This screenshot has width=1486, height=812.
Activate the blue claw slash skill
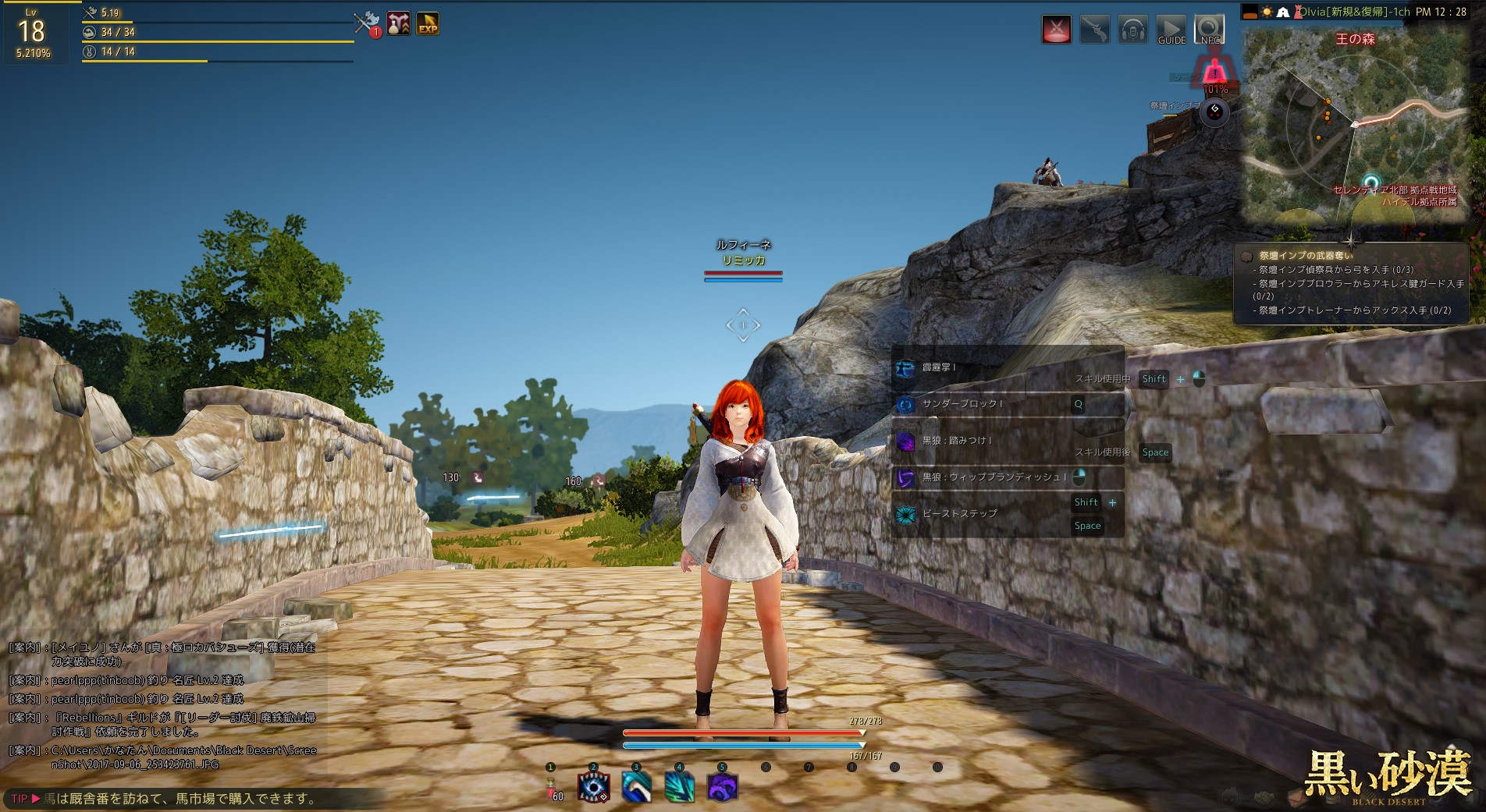637,786
